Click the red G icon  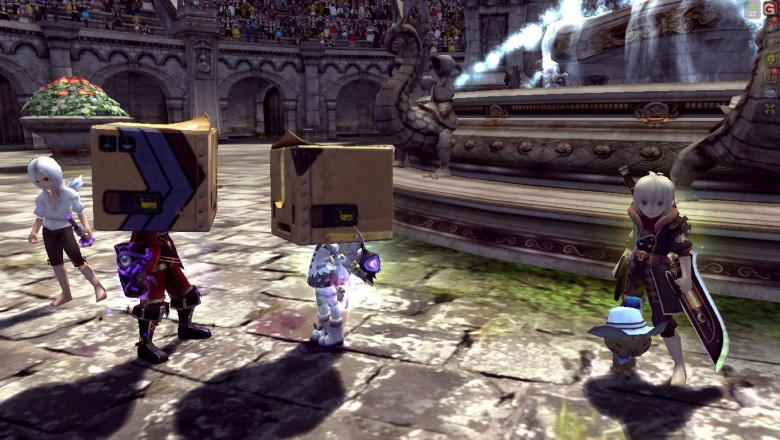770,9
